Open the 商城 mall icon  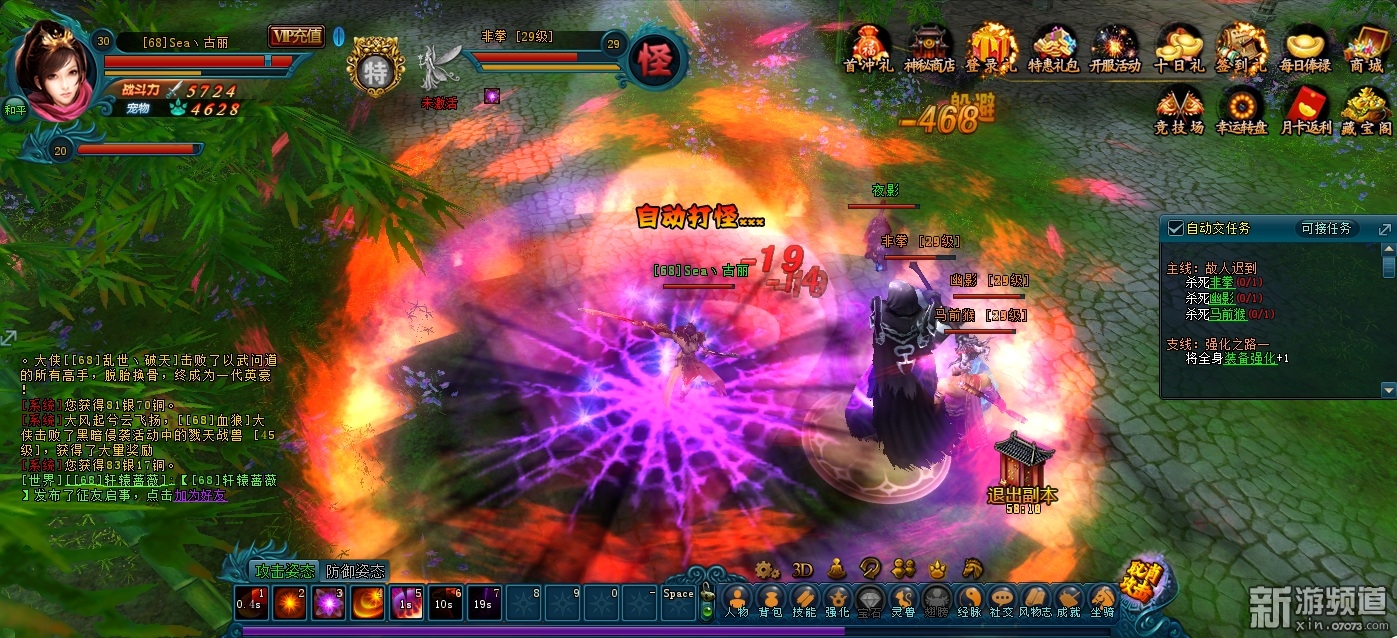(x=1365, y=47)
